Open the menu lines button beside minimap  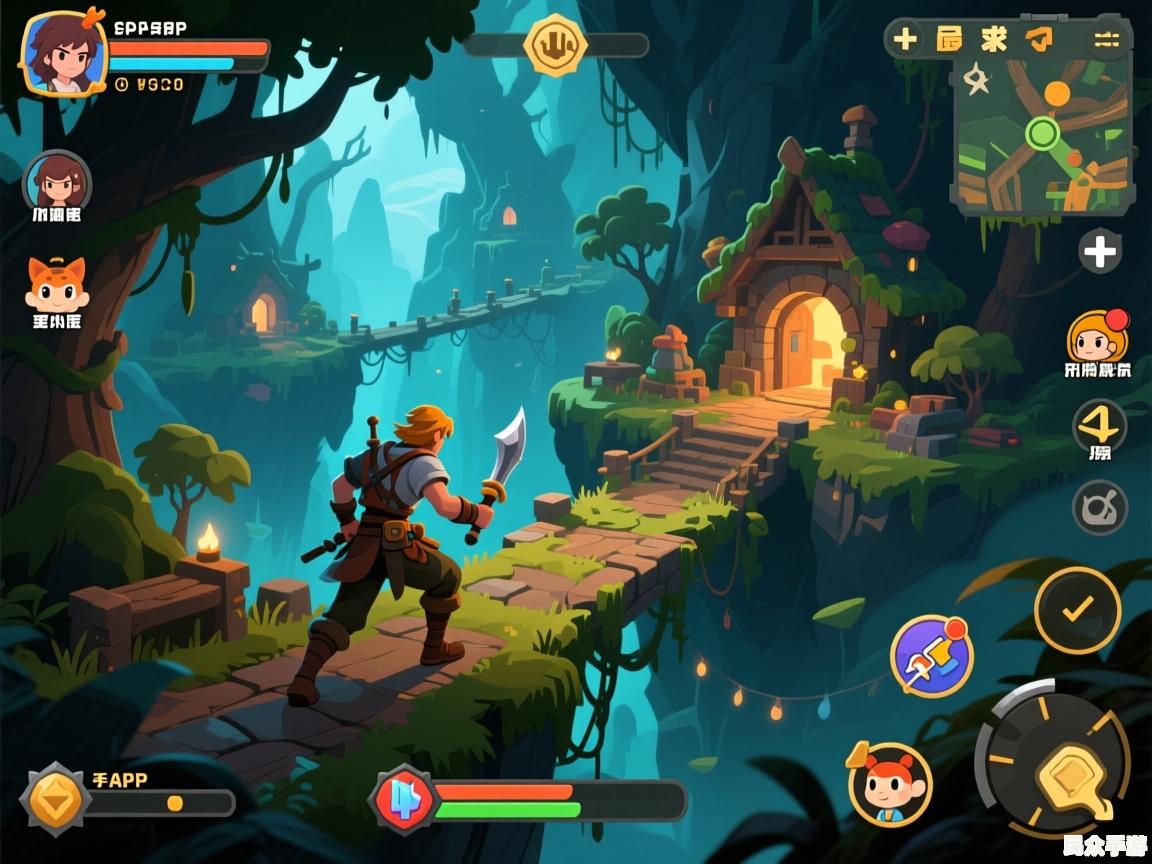pyautogui.click(x=1106, y=39)
